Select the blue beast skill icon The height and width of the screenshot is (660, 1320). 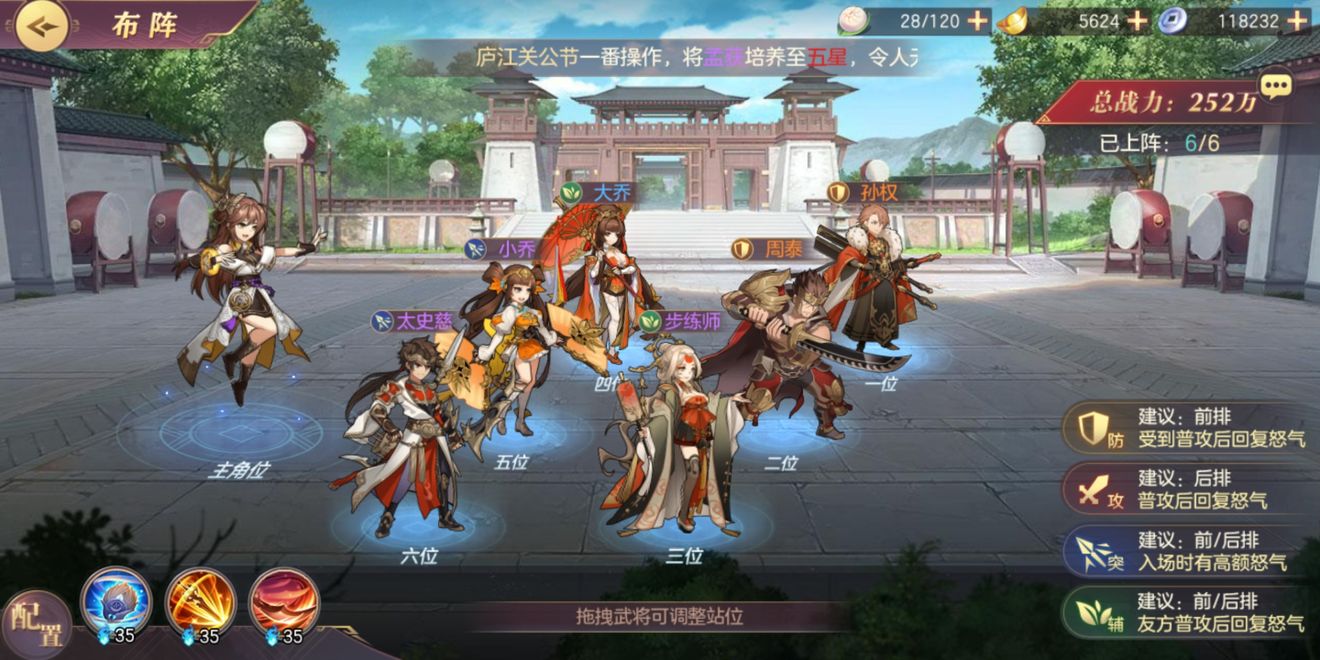115,600
